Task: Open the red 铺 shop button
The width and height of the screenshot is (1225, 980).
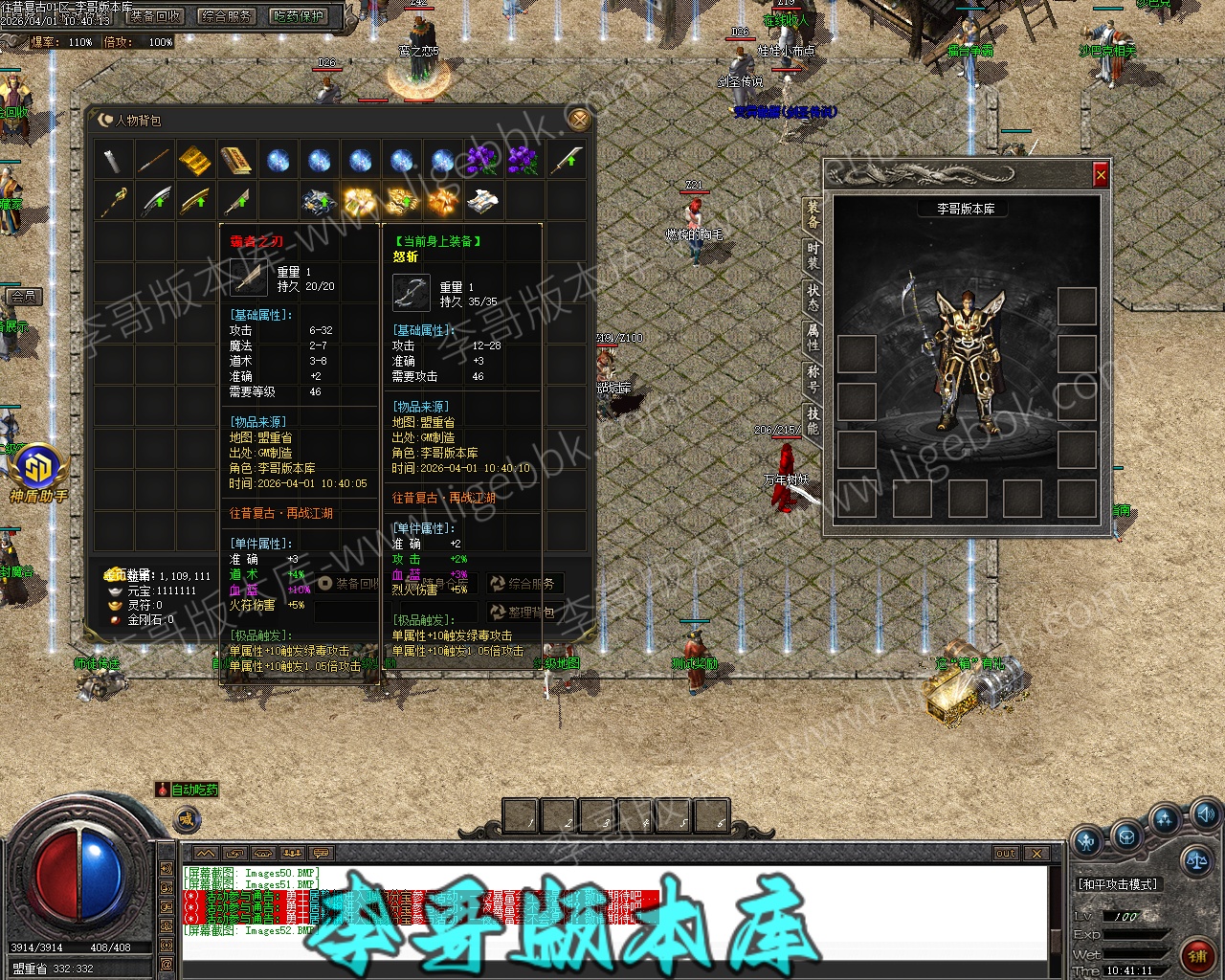Action: click(x=1197, y=954)
